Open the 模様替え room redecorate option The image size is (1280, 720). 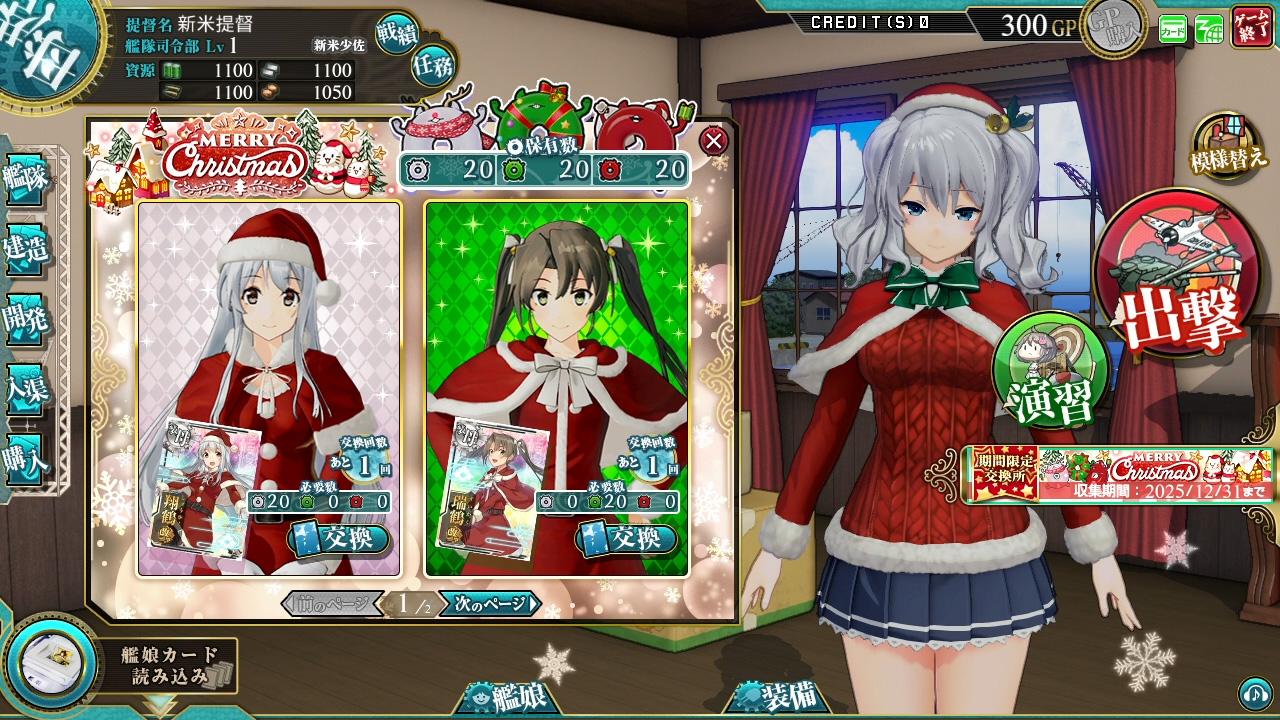(1227, 147)
